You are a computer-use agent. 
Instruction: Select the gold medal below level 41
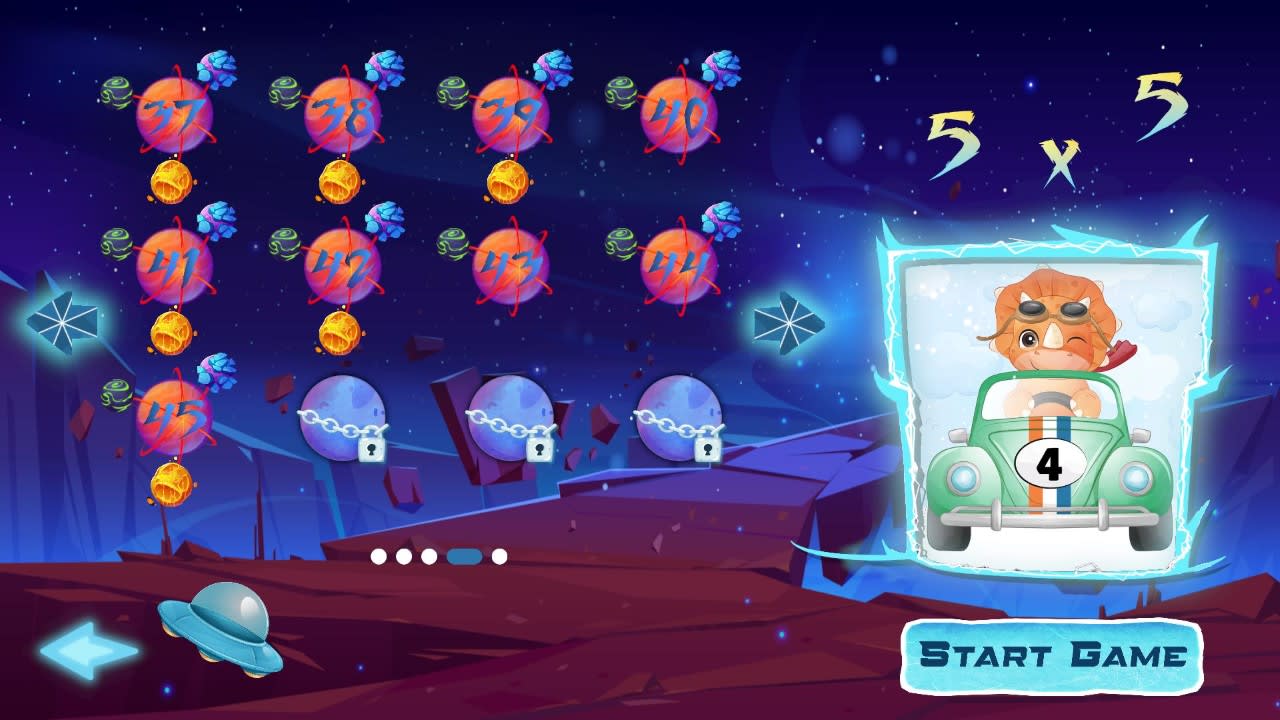point(172,330)
